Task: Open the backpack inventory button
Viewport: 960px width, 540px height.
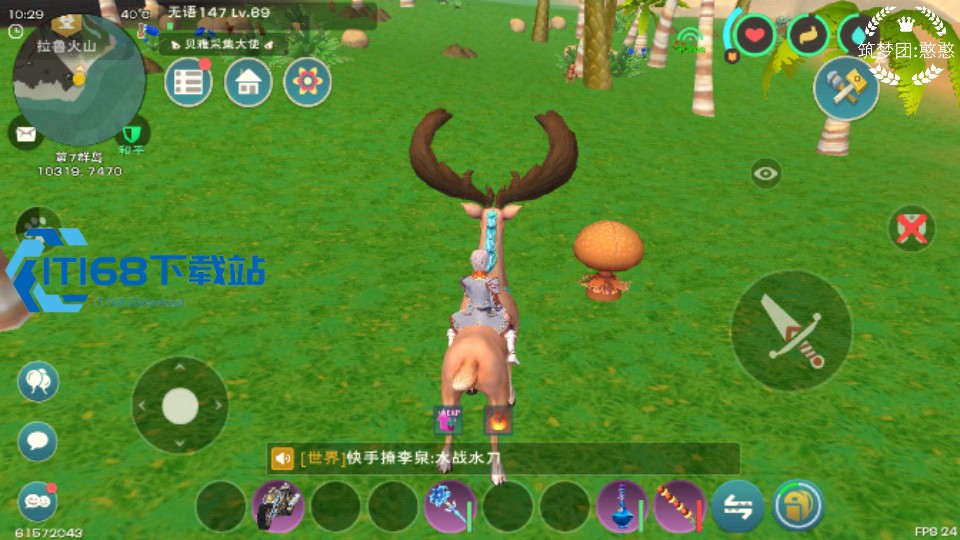Action: point(797,506)
